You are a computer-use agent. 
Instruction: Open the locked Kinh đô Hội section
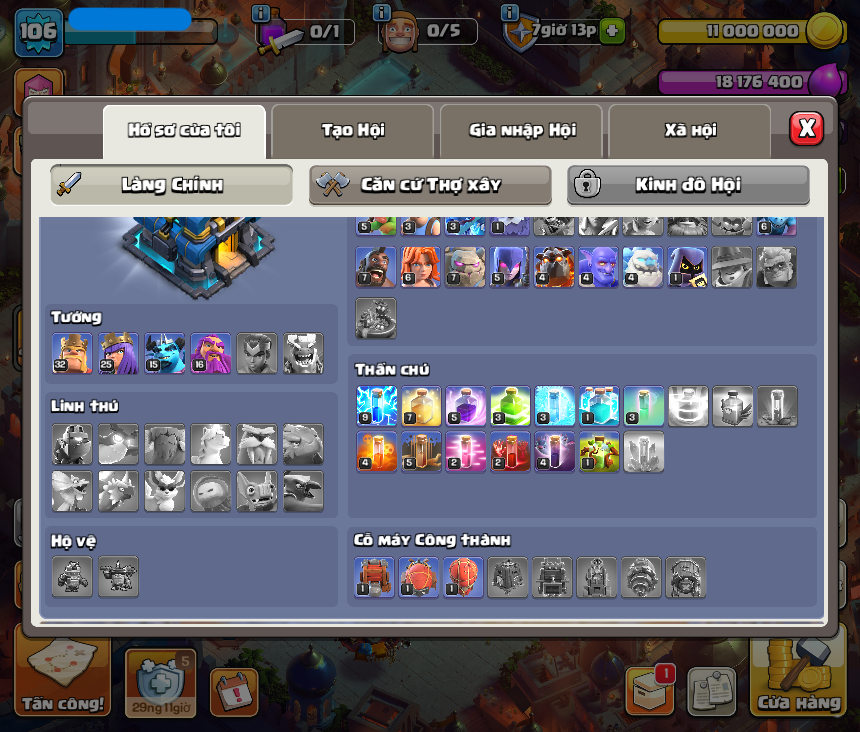click(x=688, y=185)
